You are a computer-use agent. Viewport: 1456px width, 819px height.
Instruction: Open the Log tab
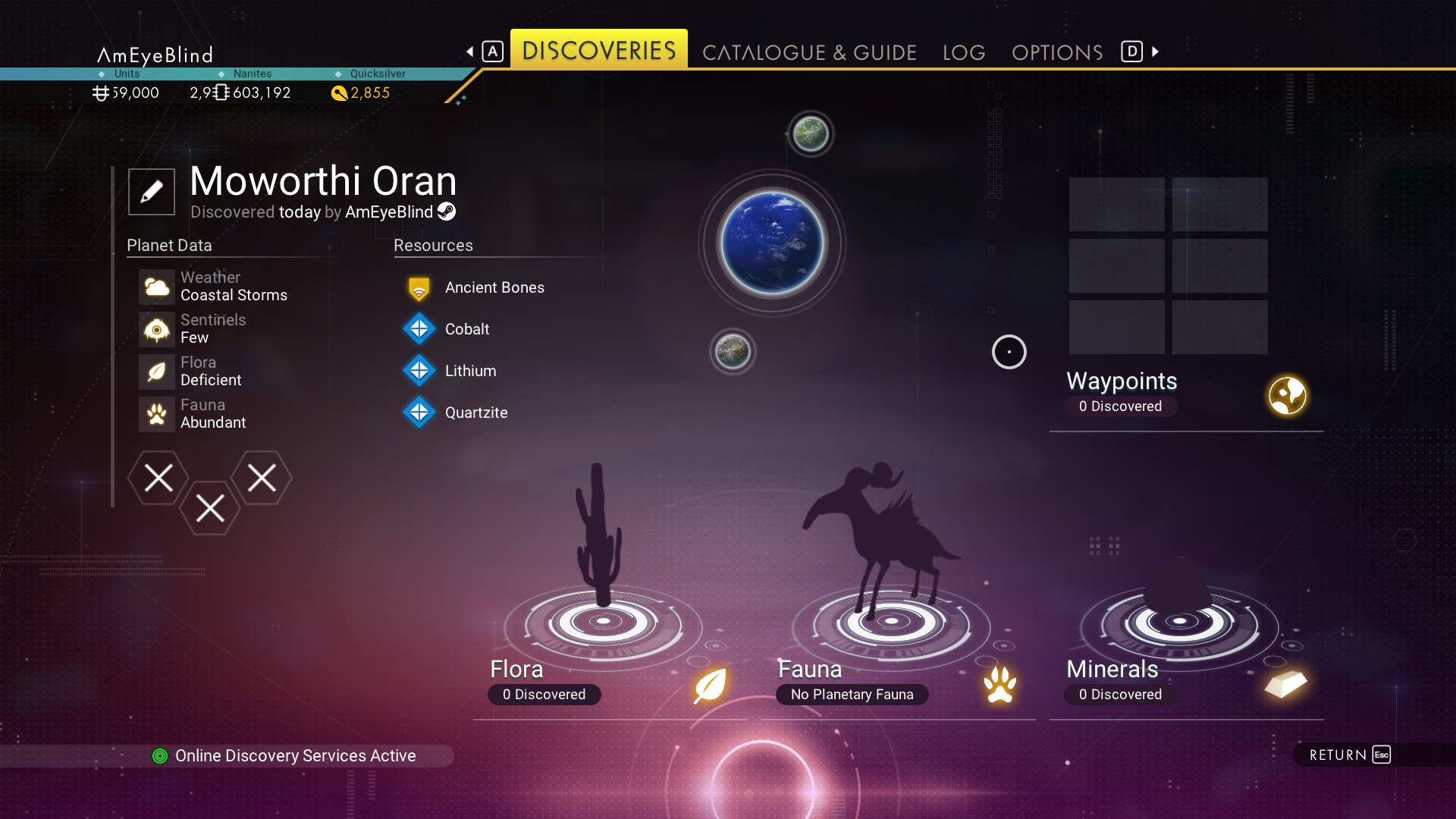[964, 52]
